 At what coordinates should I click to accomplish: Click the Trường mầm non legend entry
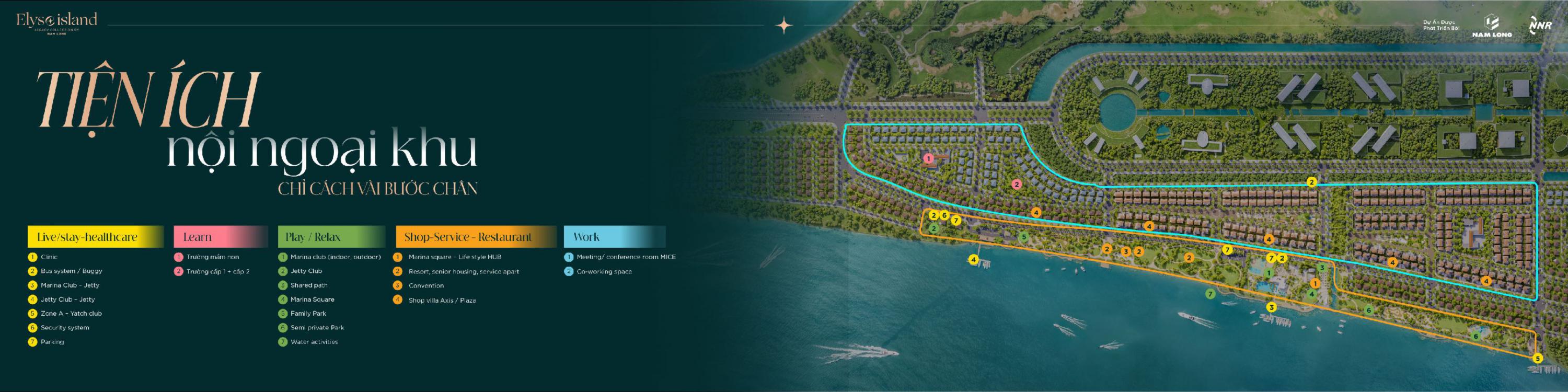[212, 257]
